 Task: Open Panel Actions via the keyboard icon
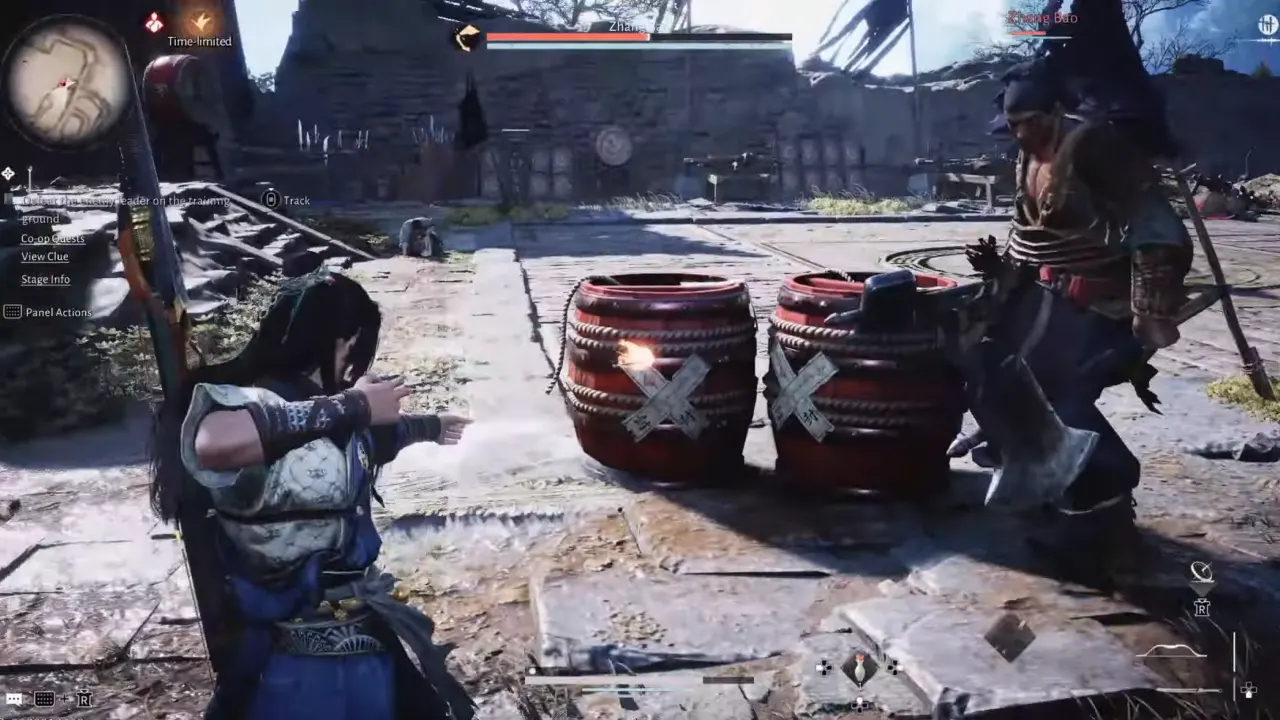15,312
